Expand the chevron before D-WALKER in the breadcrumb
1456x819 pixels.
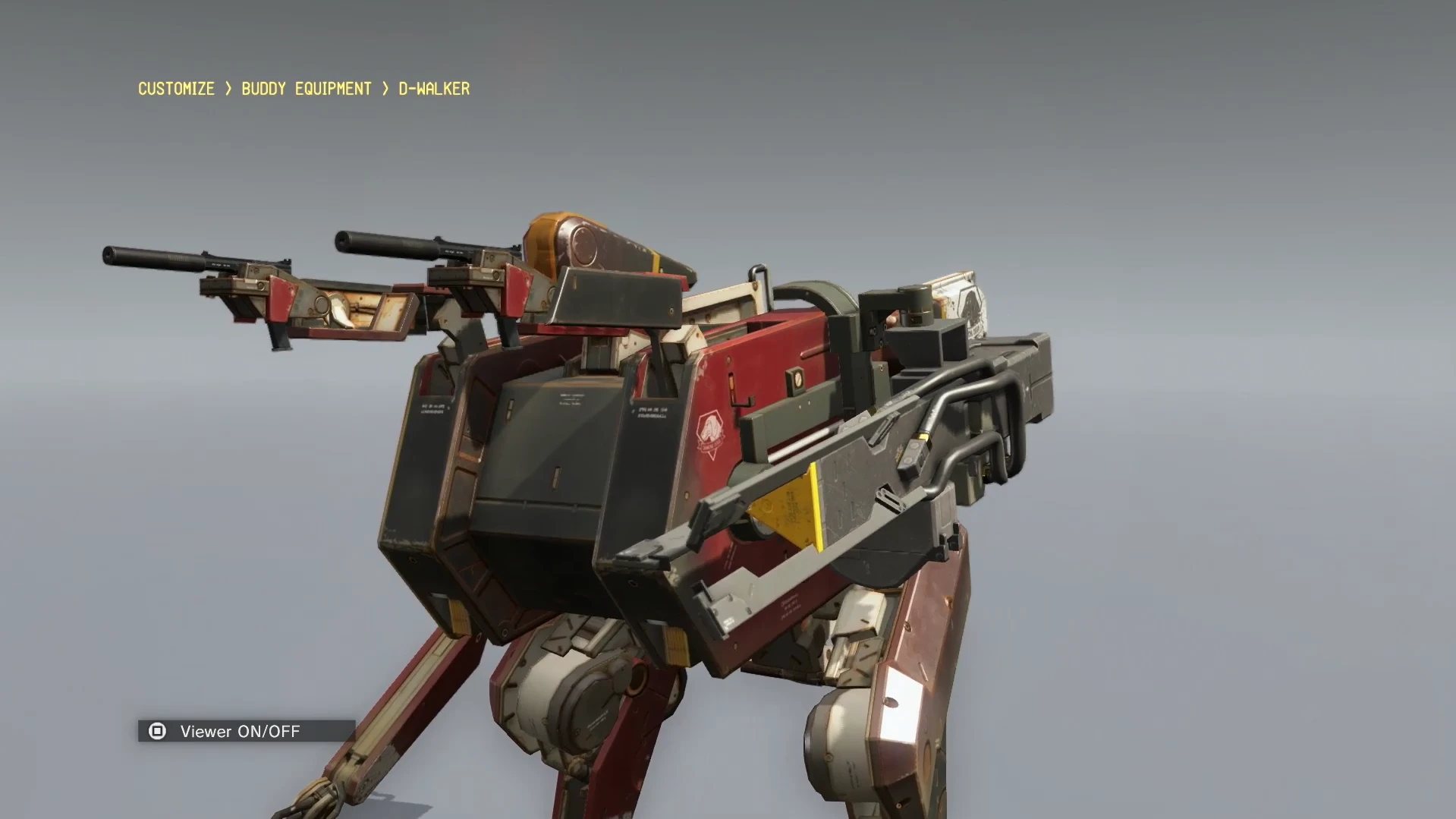pyautogui.click(x=385, y=89)
